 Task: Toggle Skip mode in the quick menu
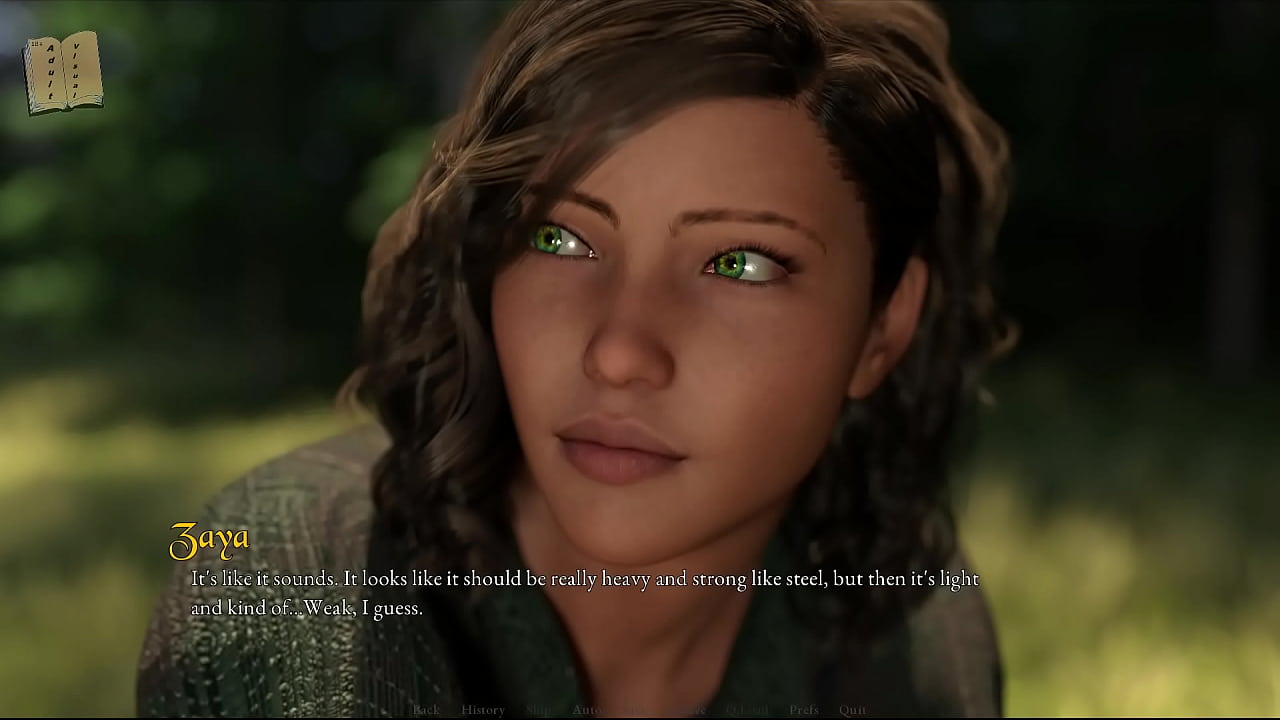click(538, 710)
